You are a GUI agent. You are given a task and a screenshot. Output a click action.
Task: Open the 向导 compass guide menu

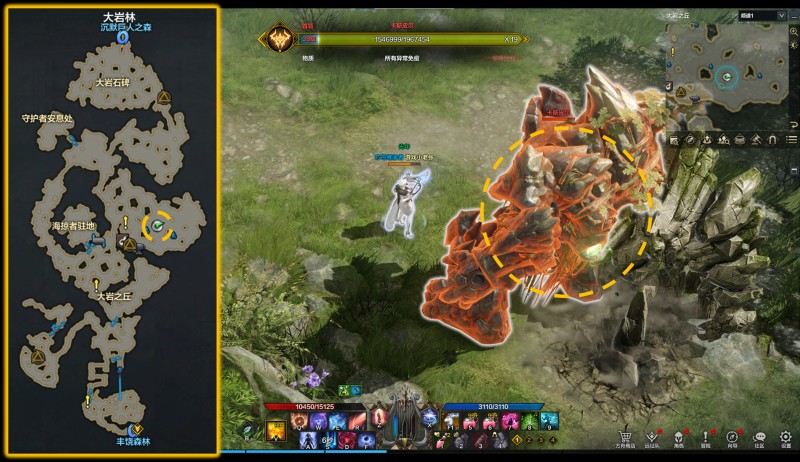tap(733, 436)
